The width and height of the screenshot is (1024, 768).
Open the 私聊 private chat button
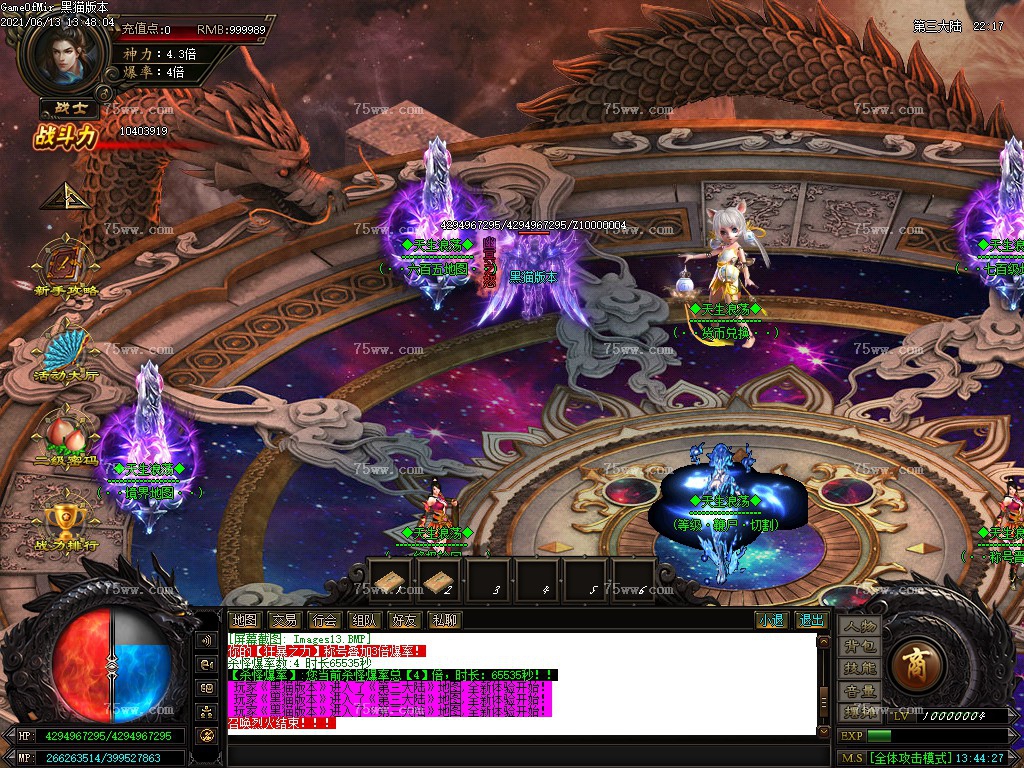pos(444,620)
